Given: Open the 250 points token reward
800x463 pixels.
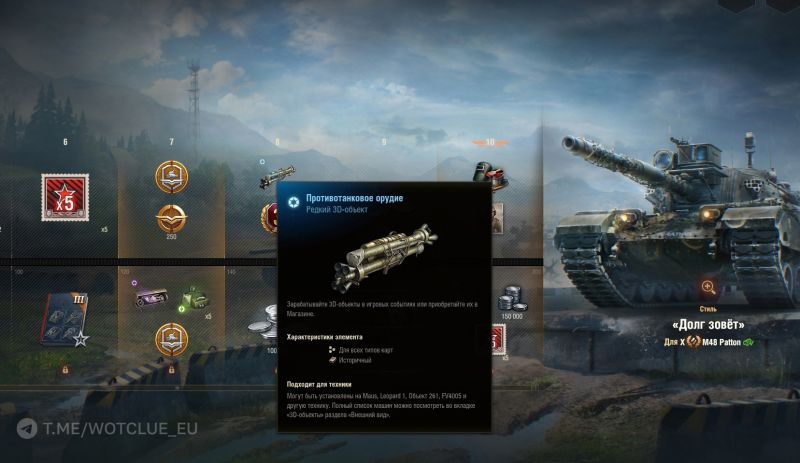Looking at the screenshot, I should 170,216.
